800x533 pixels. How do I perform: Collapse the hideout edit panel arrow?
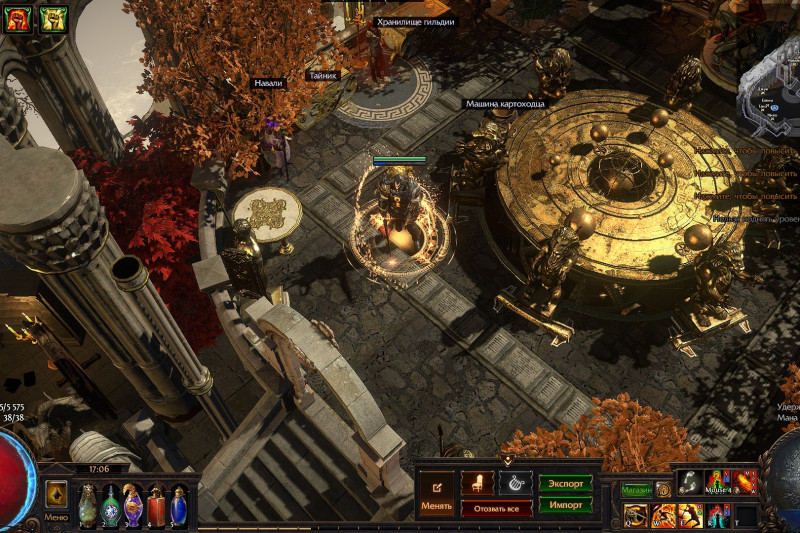[507, 460]
